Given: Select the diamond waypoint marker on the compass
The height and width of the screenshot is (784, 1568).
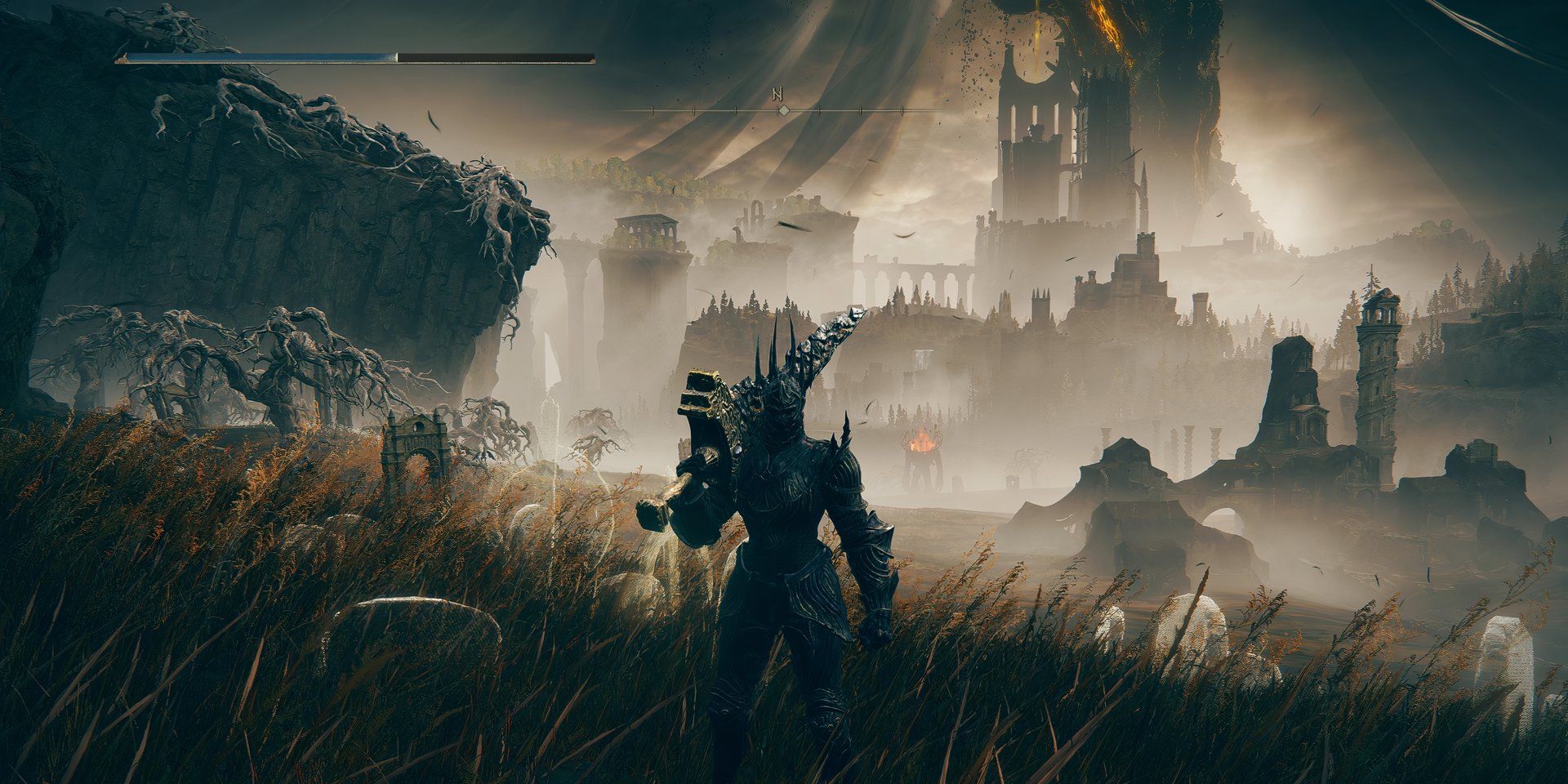Looking at the screenshot, I should point(784,110).
